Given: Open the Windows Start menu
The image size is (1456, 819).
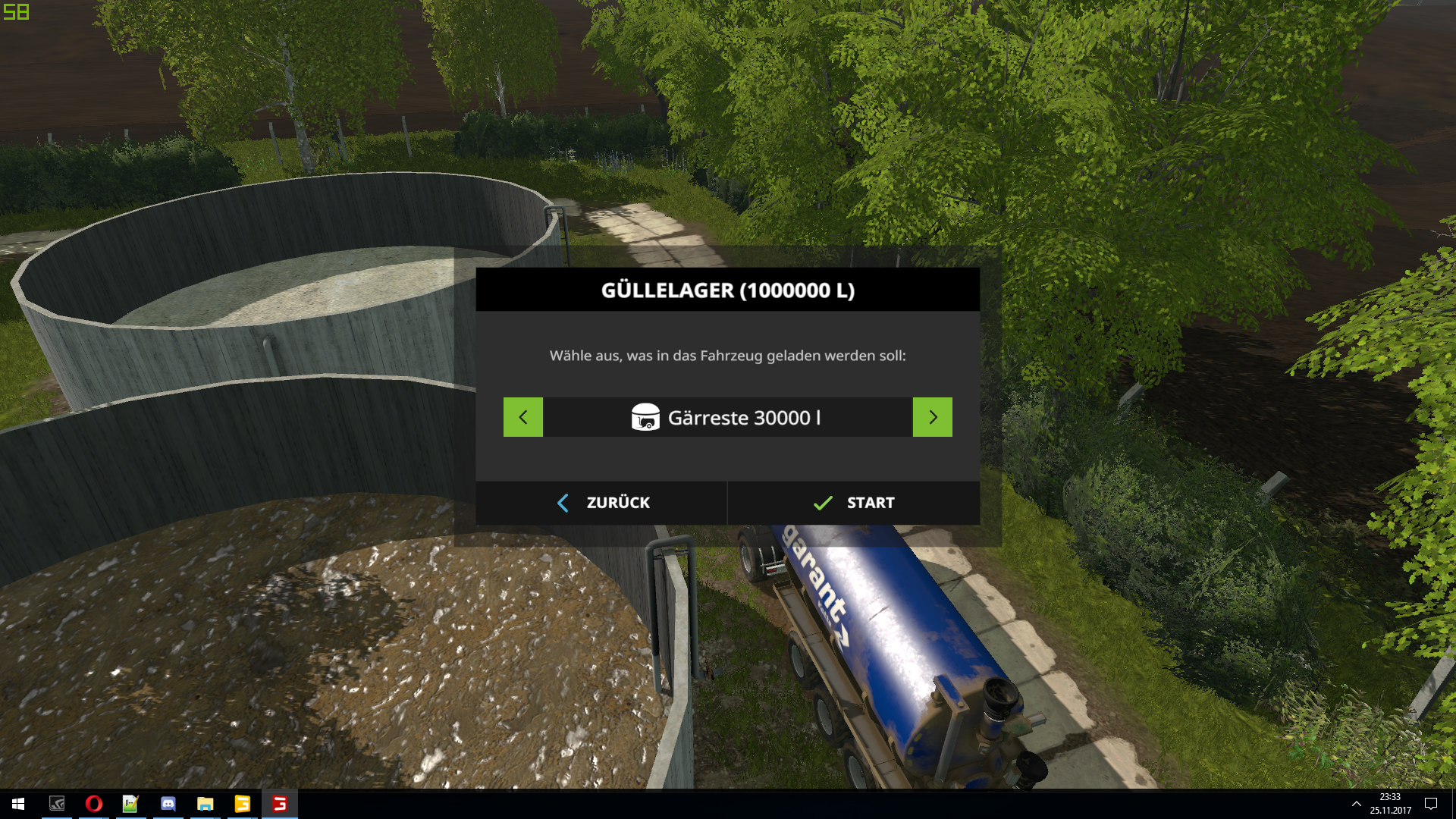Looking at the screenshot, I should coord(18,804).
